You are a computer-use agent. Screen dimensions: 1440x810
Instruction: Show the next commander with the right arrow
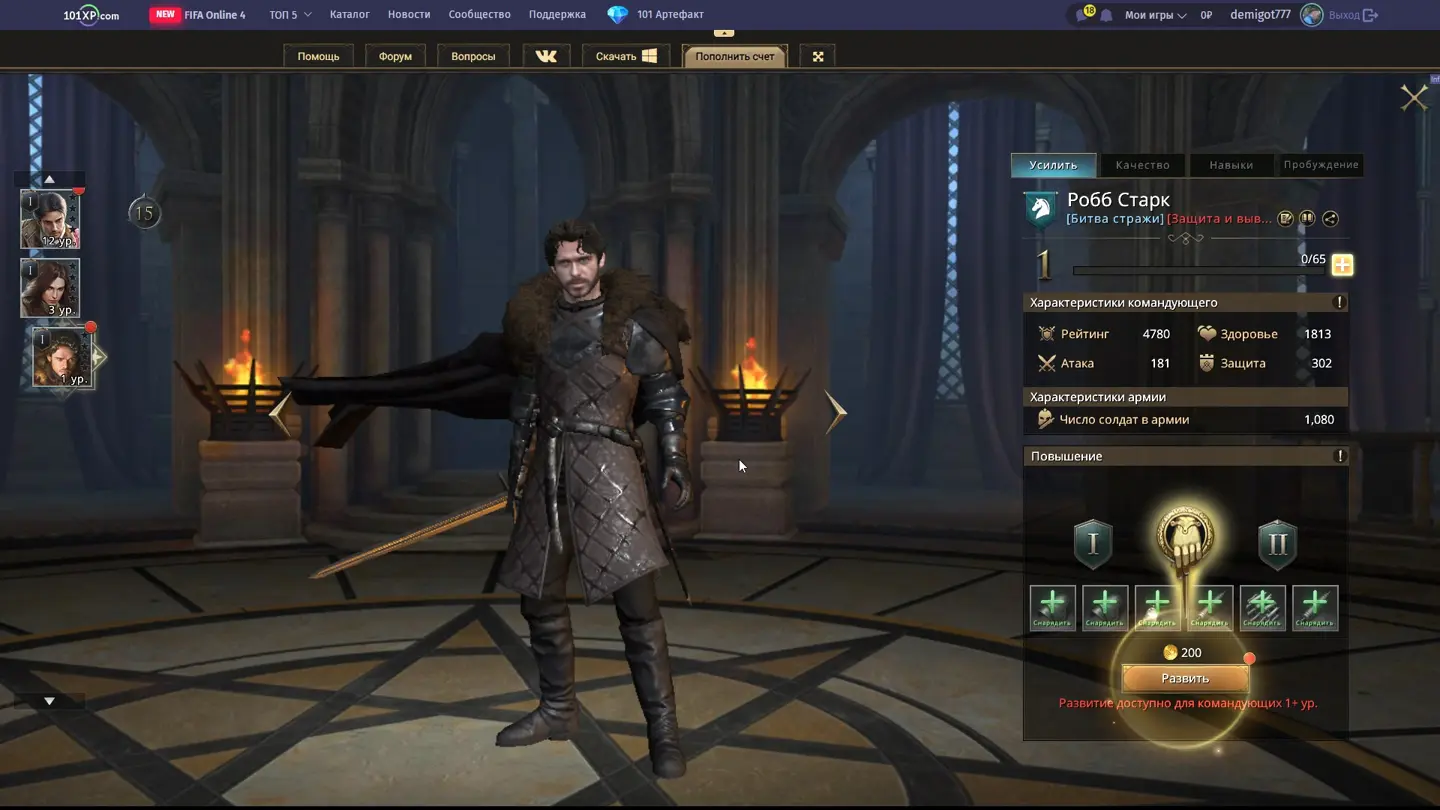[836, 412]
